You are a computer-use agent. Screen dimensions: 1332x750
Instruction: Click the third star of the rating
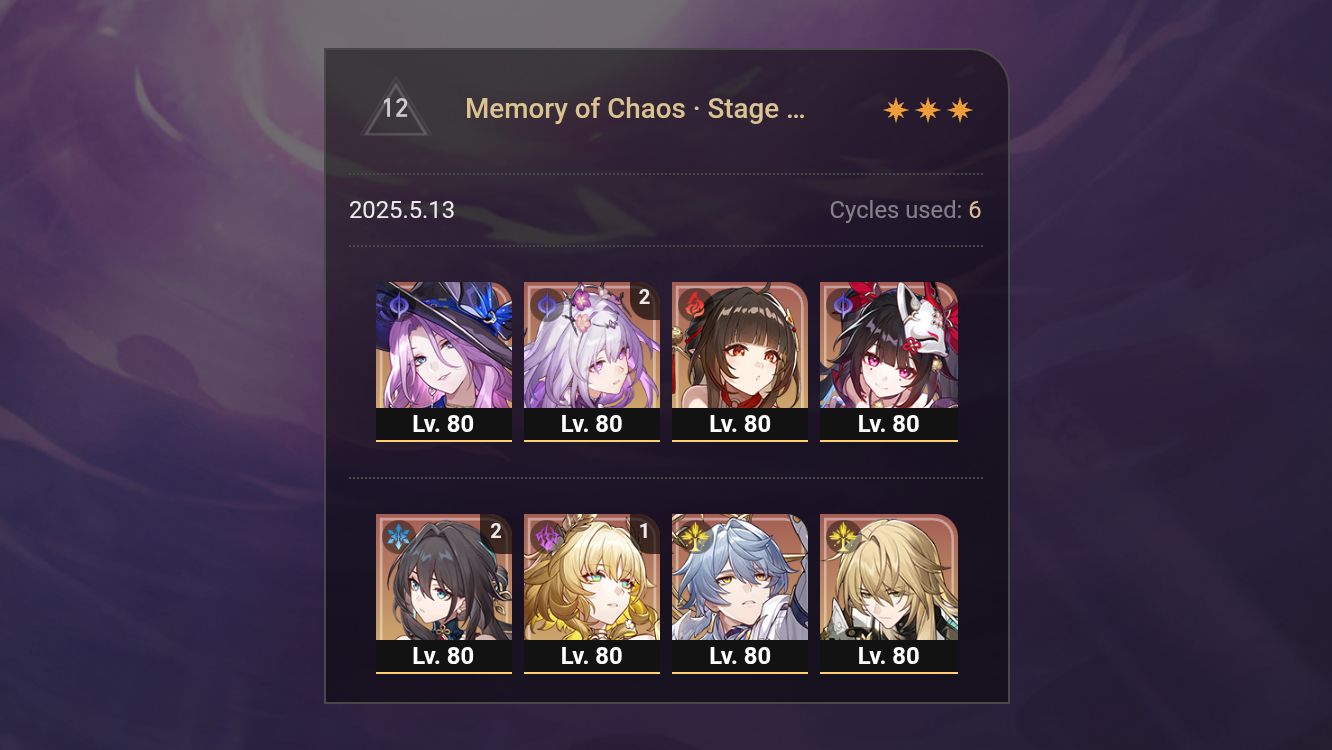pos(959,108)
